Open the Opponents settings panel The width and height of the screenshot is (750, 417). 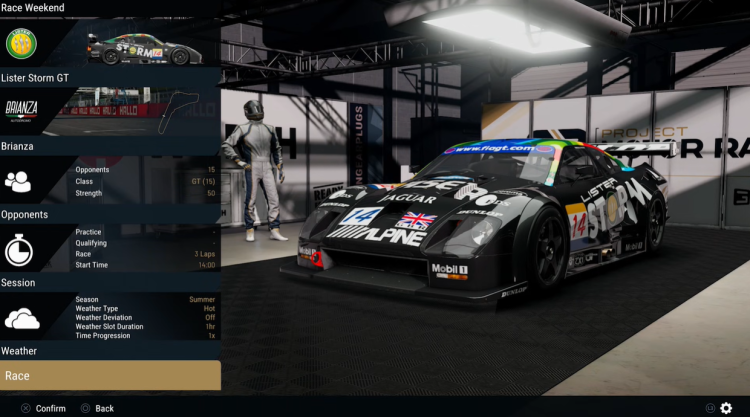coord(110,213)
